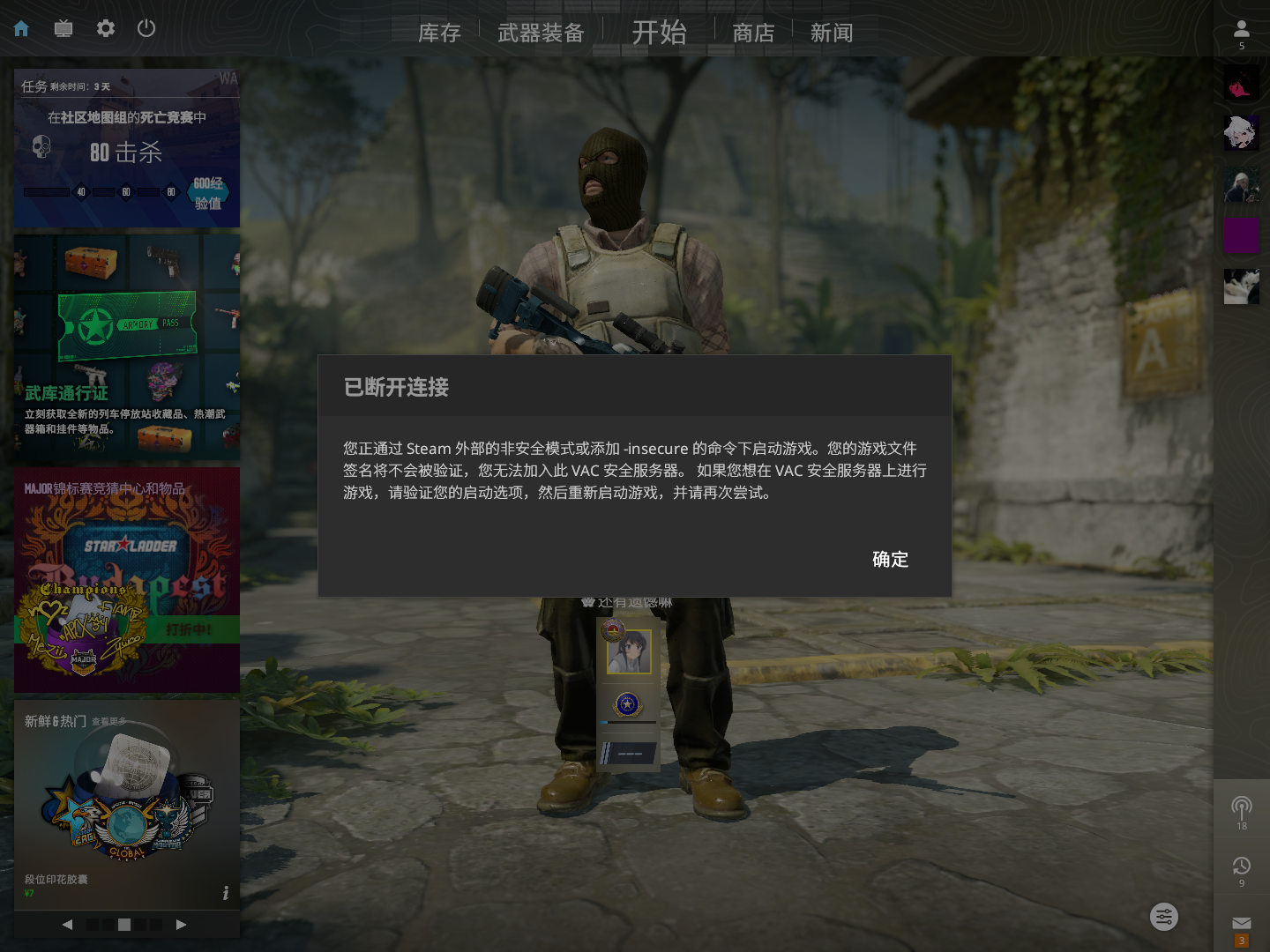Select the third carousel dot indicator
The image size is (1270, 952).
tap(124, 925)
